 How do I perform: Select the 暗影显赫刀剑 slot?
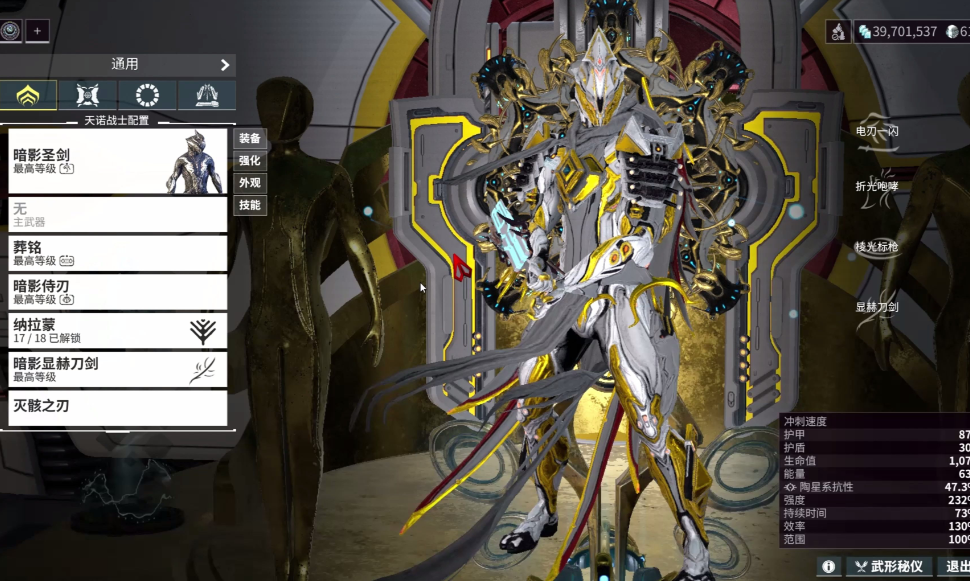118,370
